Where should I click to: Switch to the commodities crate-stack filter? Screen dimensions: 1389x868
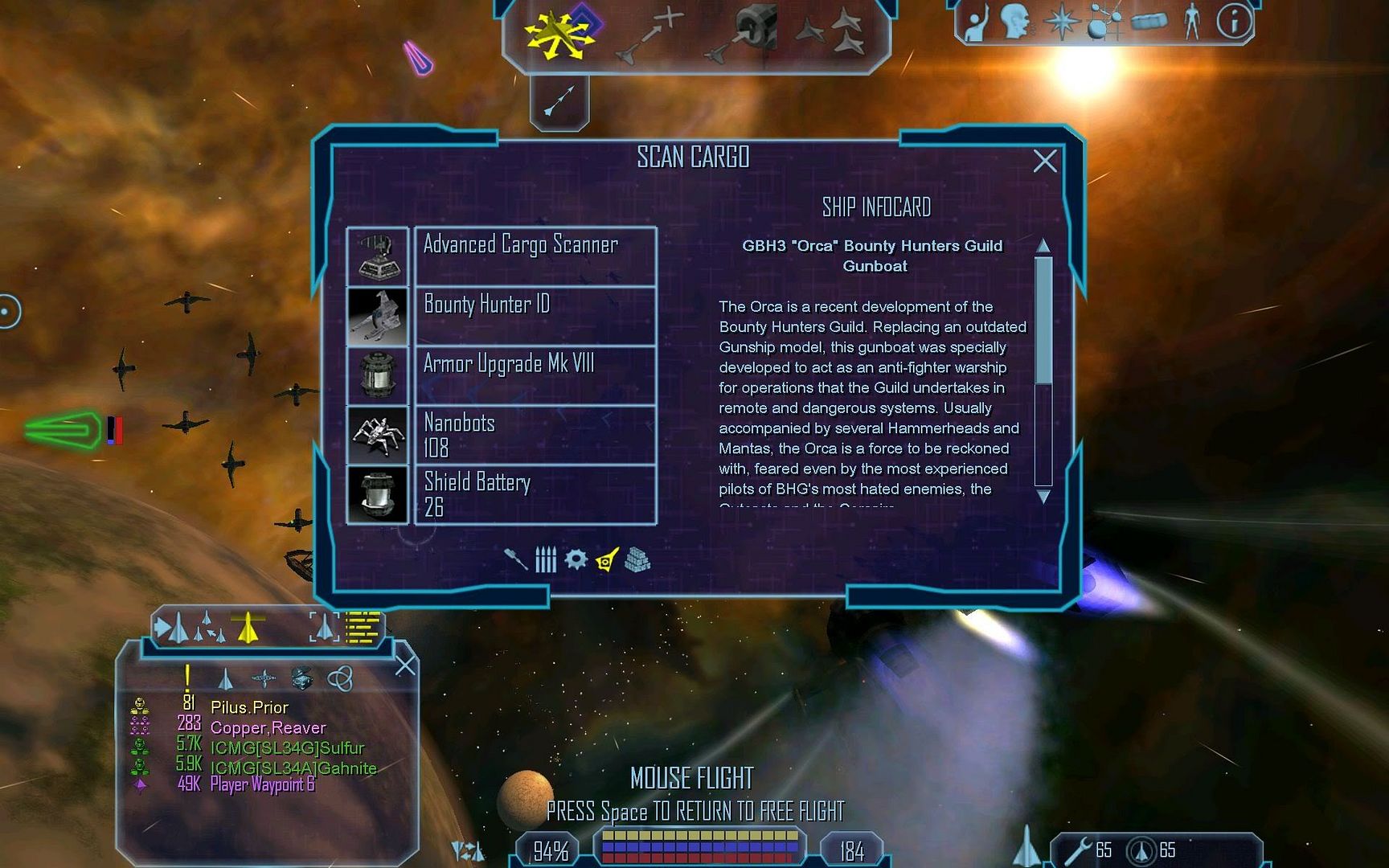tap(637, 560)
